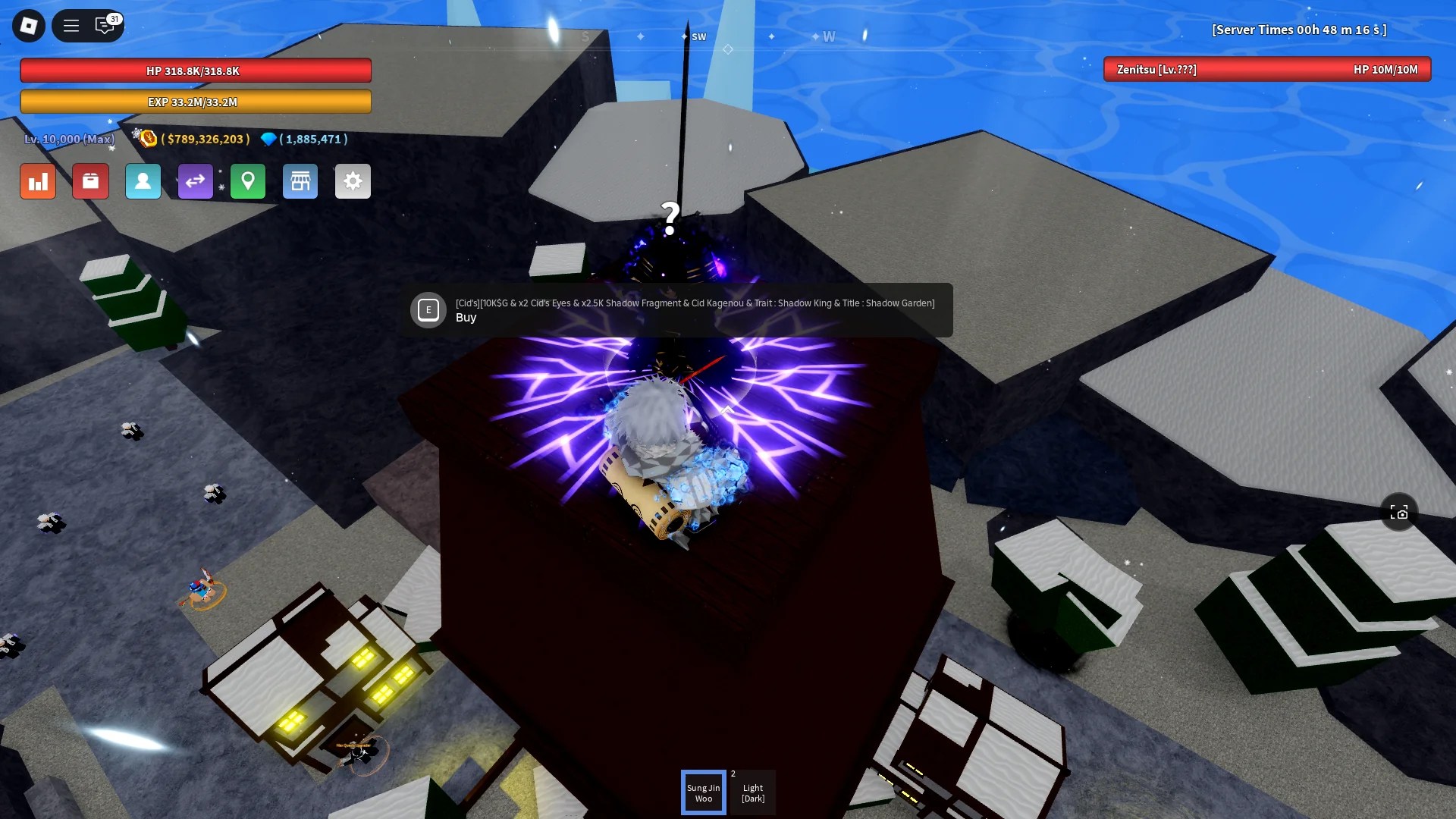Select the Light [Dark] hotbar slot
Screen dimensions: 1456x819
point(752,792)
